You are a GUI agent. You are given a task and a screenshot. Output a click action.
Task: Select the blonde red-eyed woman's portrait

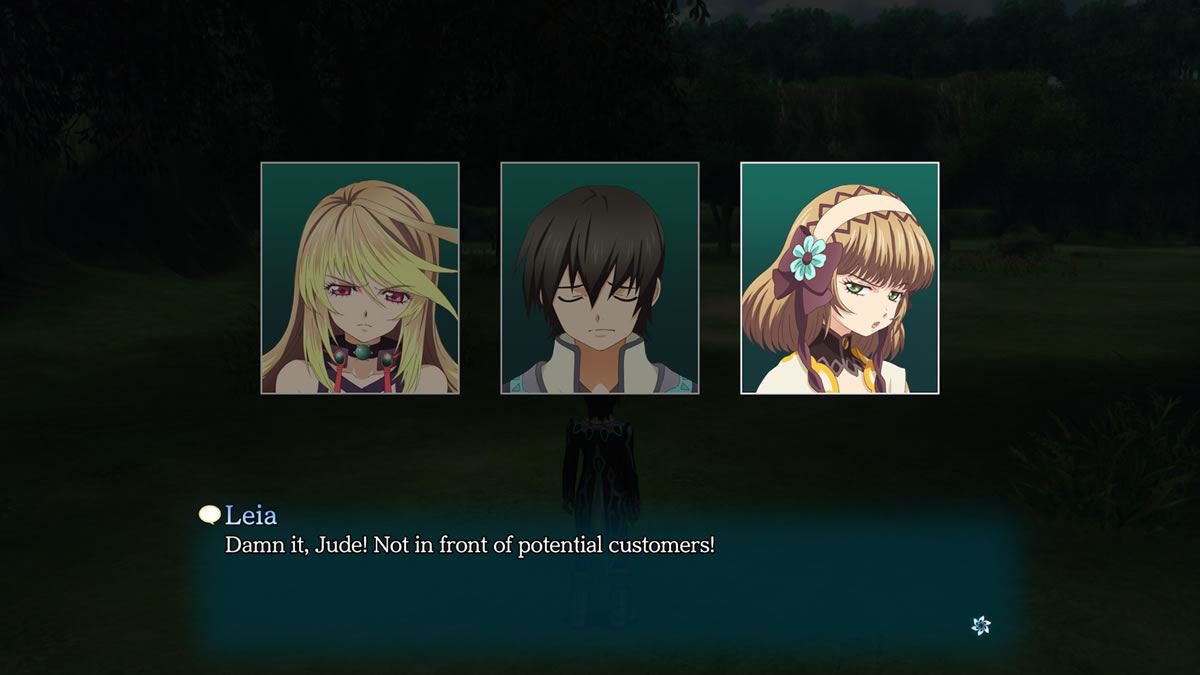pyautogui.click(x=360, y=278)
